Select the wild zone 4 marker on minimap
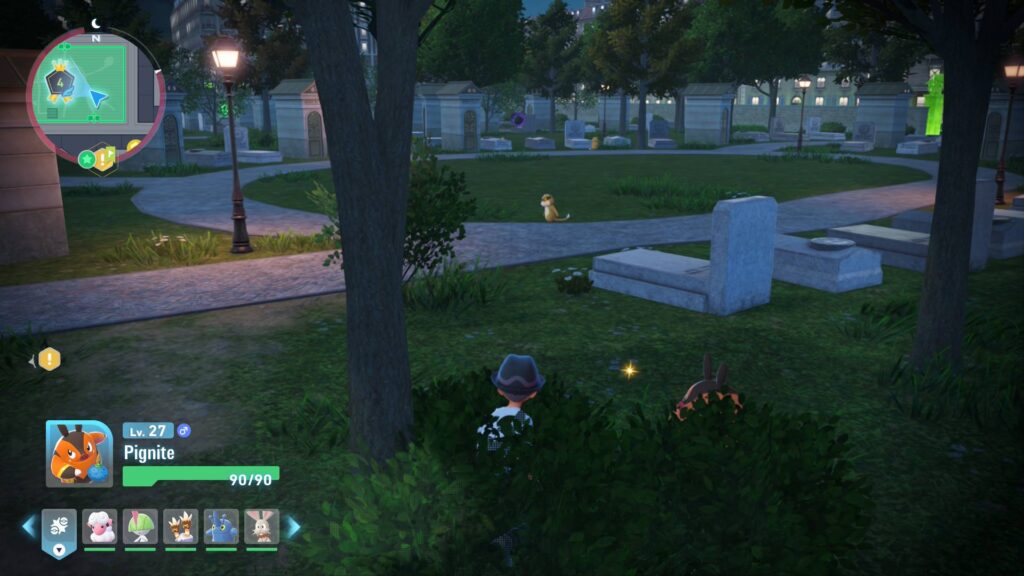Image resolution: width=1024 pixels, height=576 pixels. point(58,79)
